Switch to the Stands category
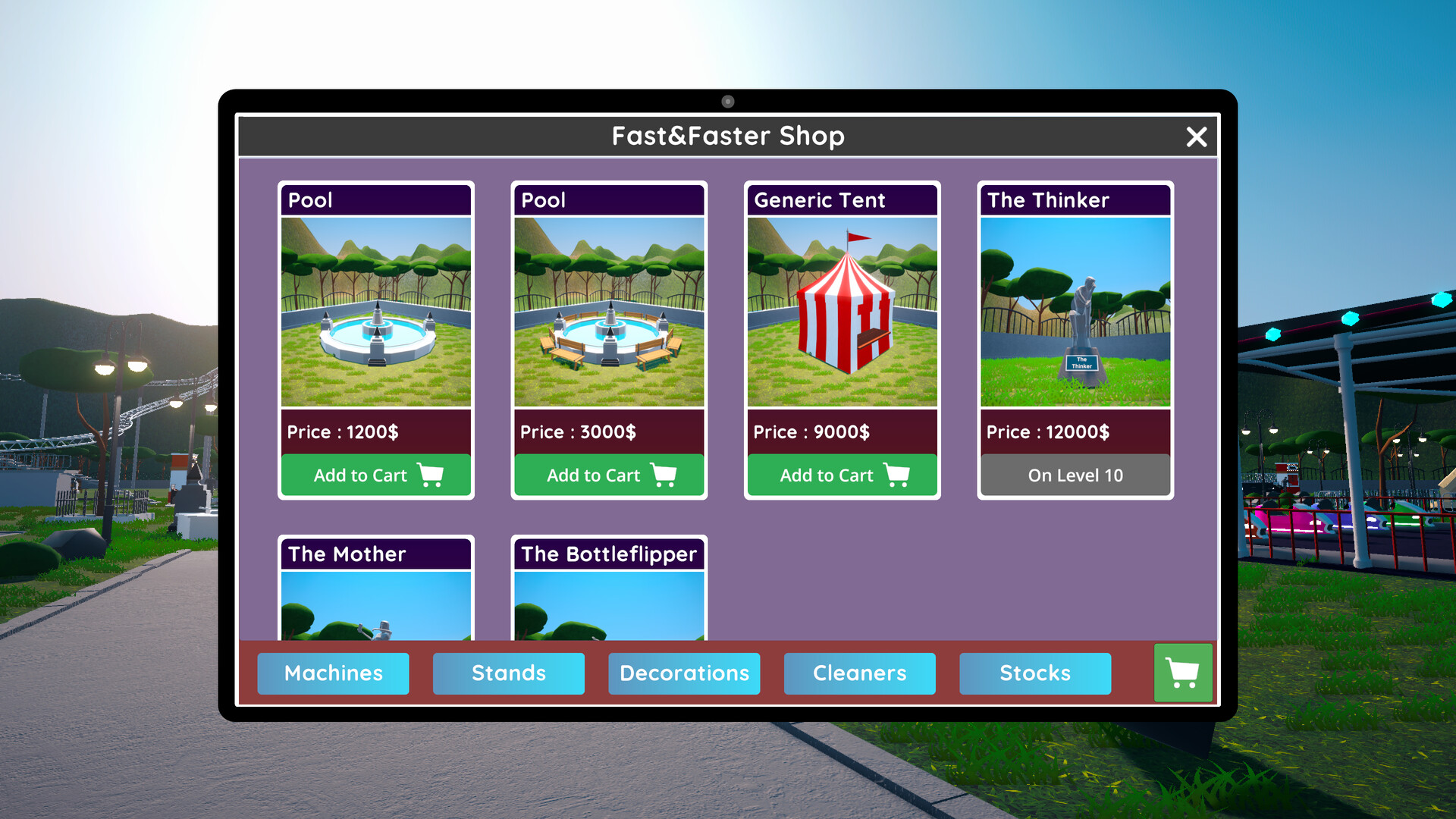The height and width of the screenshot is (819, 1456). (508, 673)
